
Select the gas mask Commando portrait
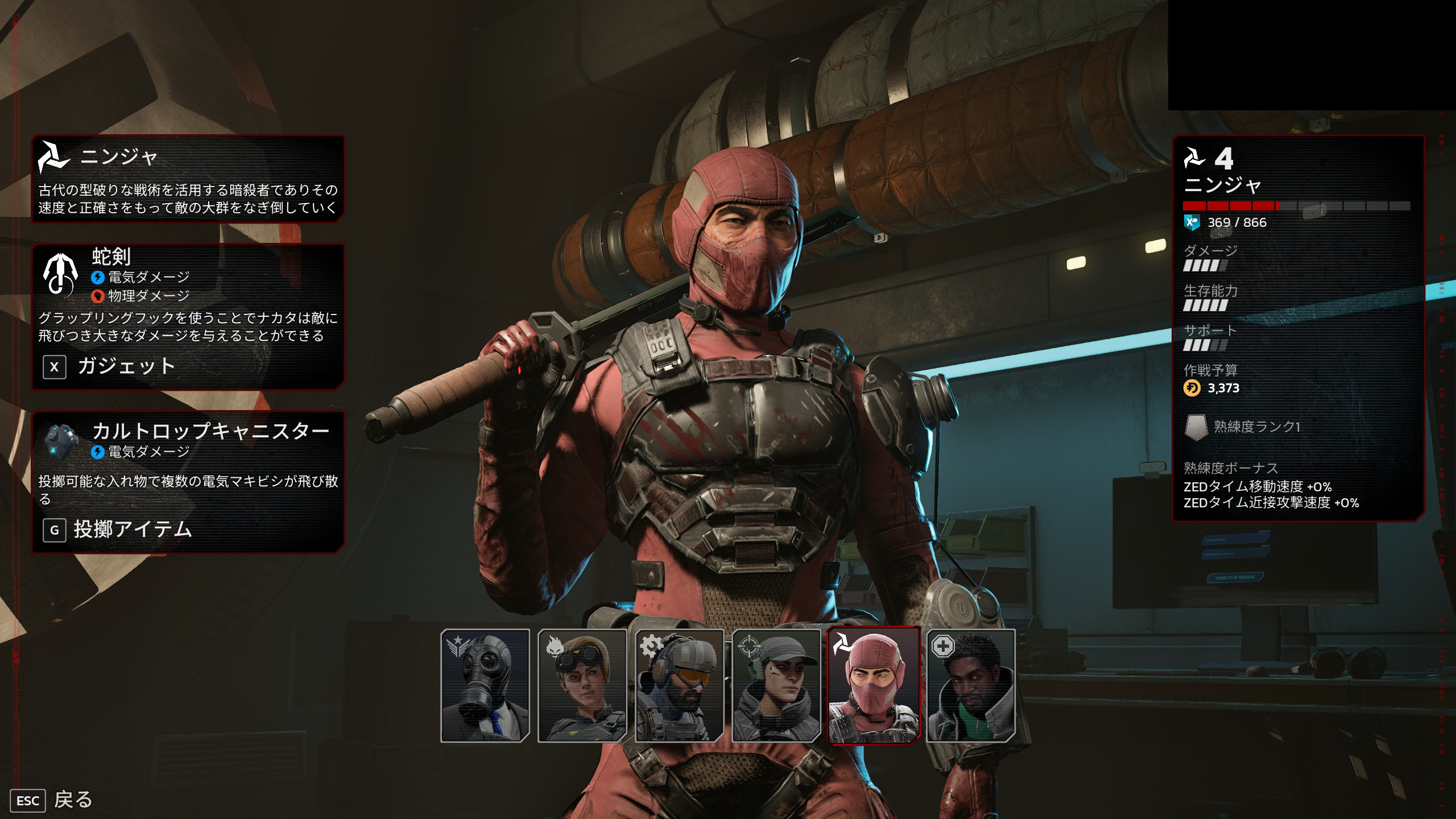485,685
